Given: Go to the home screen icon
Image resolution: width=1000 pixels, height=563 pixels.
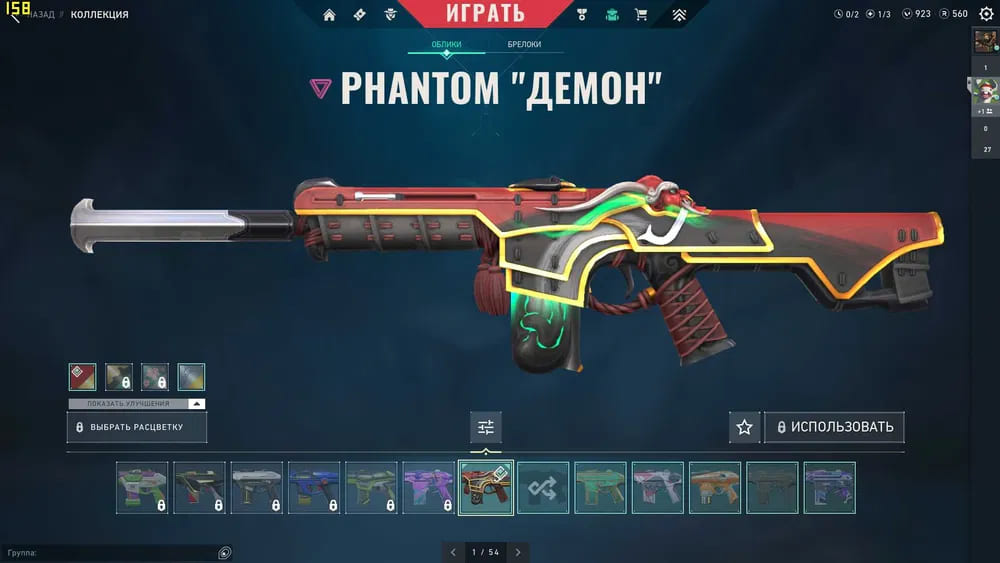Looking at the screenshot, I should click(329, 15).
